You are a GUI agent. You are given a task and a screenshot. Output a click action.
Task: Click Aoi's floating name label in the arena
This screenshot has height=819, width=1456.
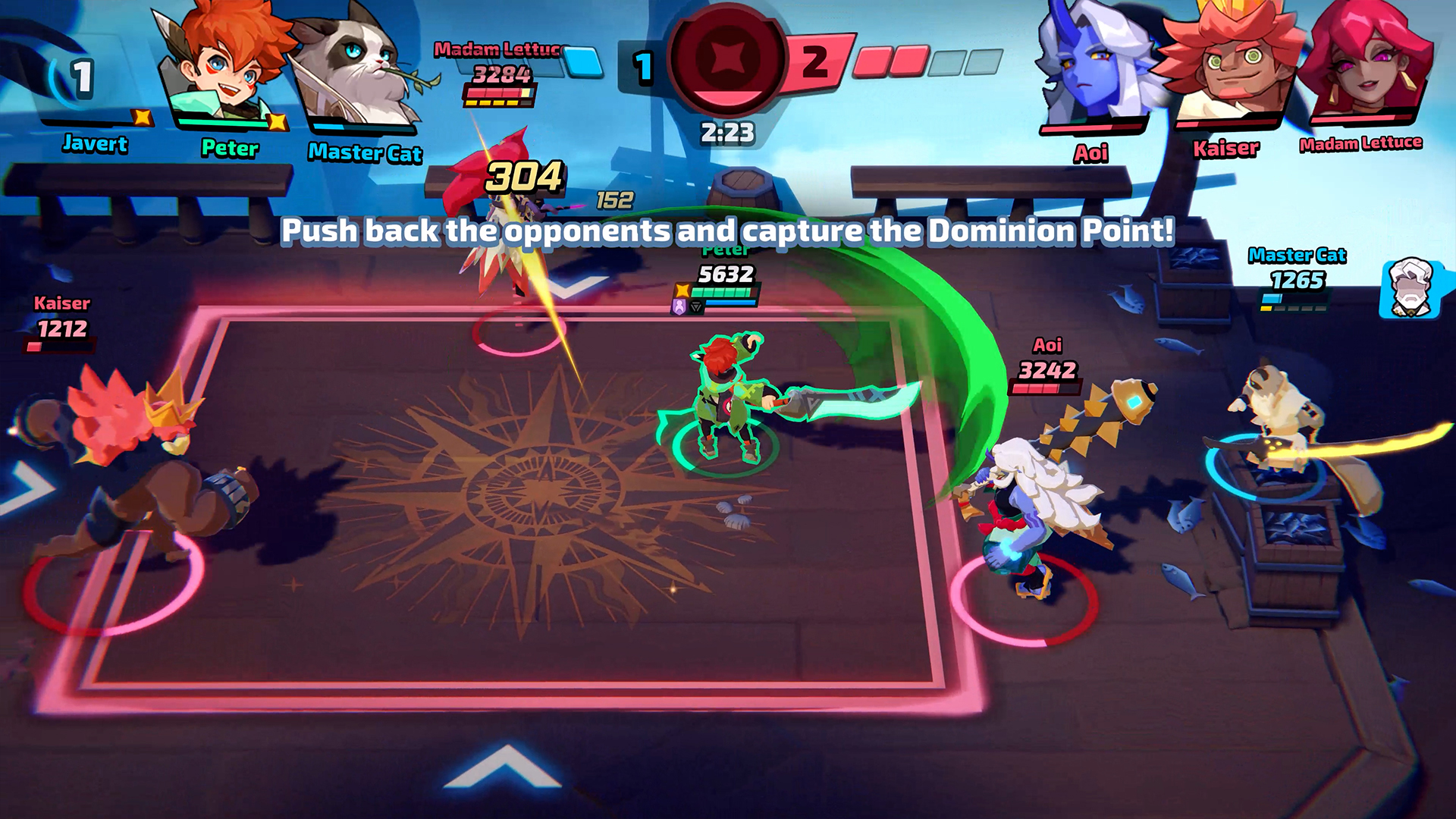pyautogui.click(x=1046, y=345)
